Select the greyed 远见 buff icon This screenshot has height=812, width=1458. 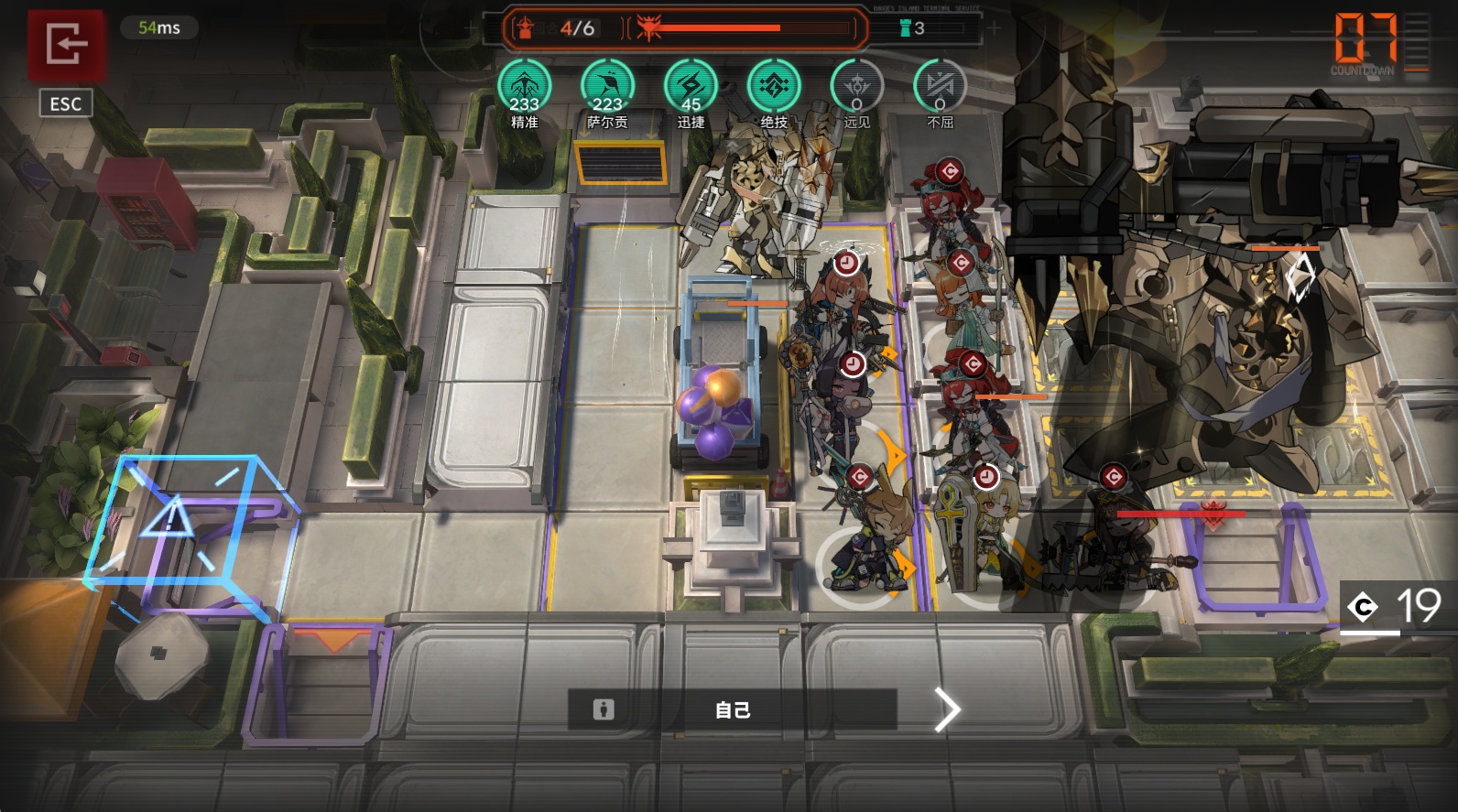tap(857, 88)
